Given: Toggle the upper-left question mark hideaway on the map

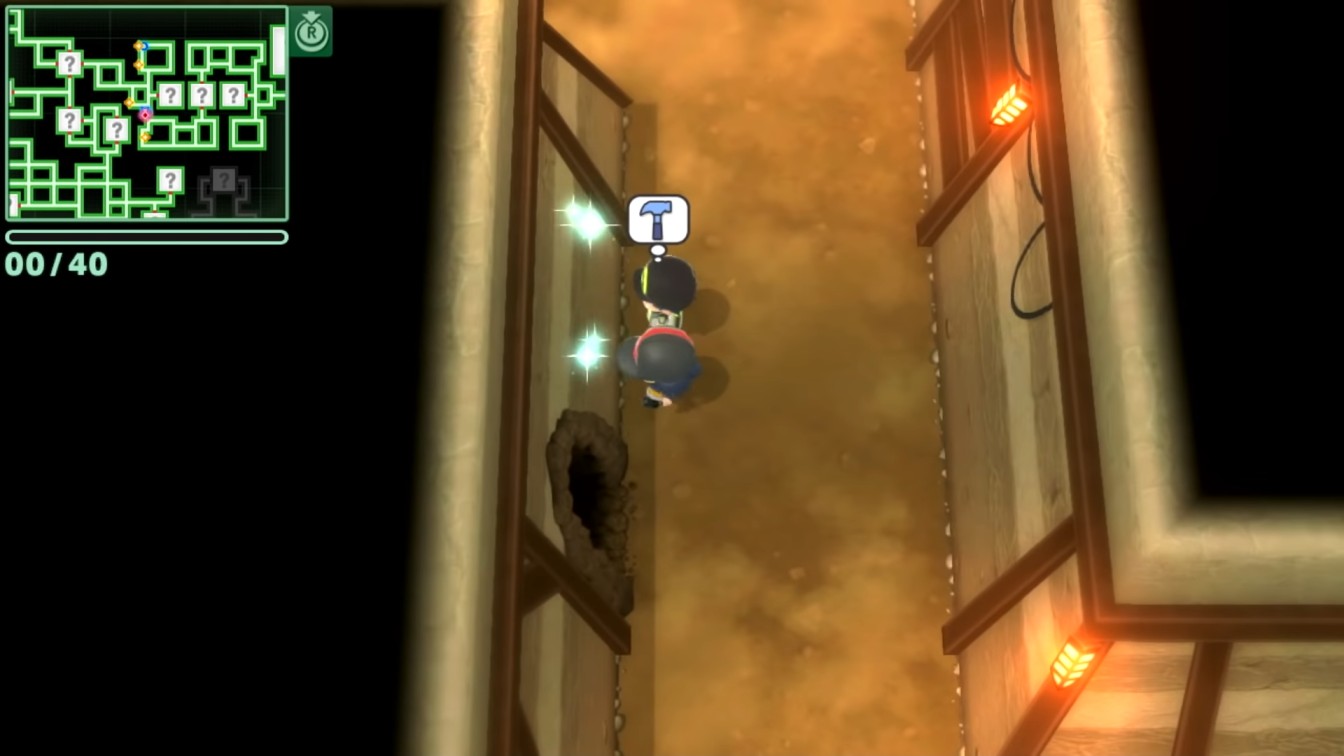Looking at the screenshot, I should [70, 64].
